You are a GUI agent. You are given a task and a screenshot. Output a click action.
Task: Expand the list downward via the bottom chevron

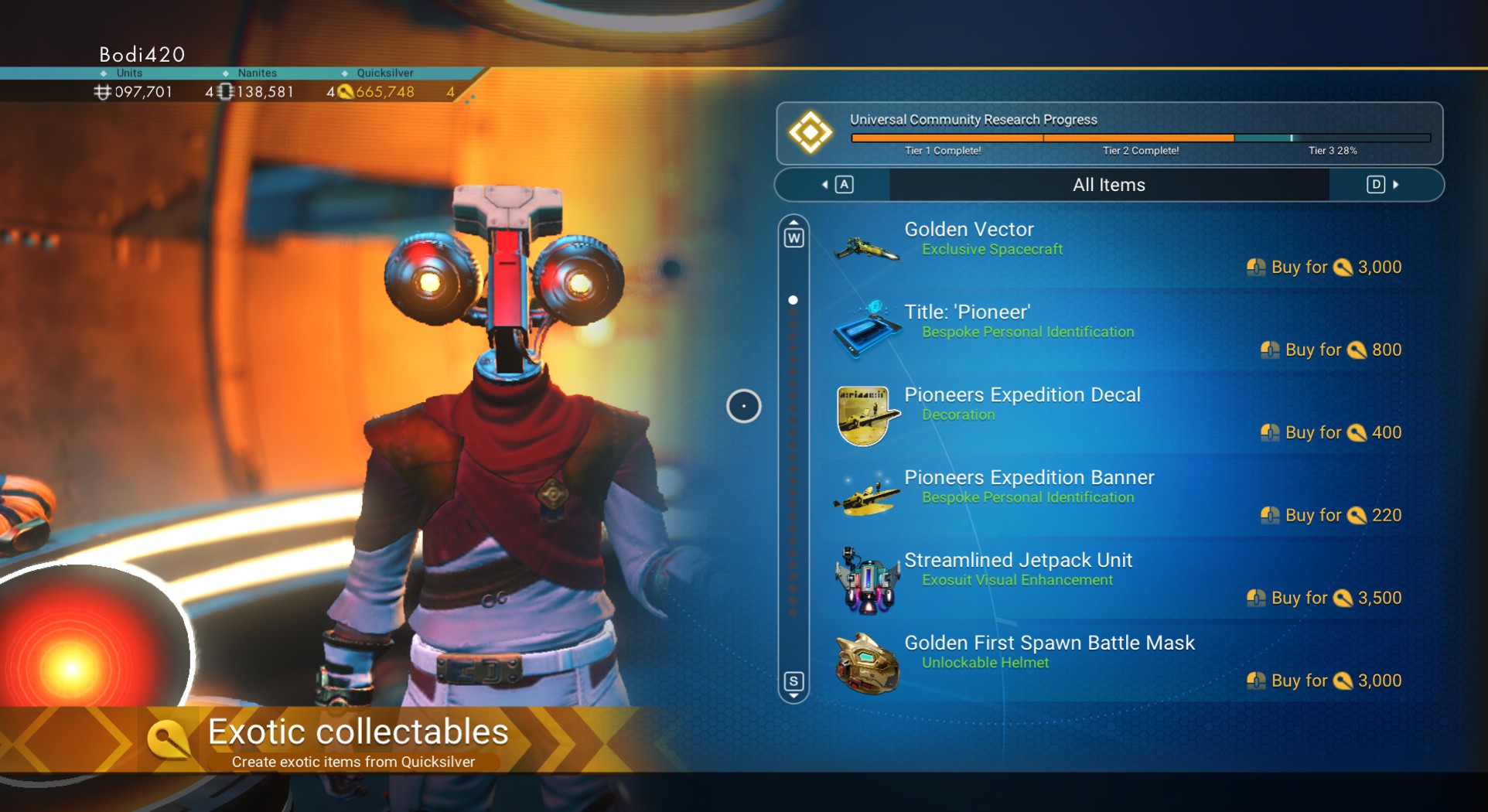pos(792,694)
